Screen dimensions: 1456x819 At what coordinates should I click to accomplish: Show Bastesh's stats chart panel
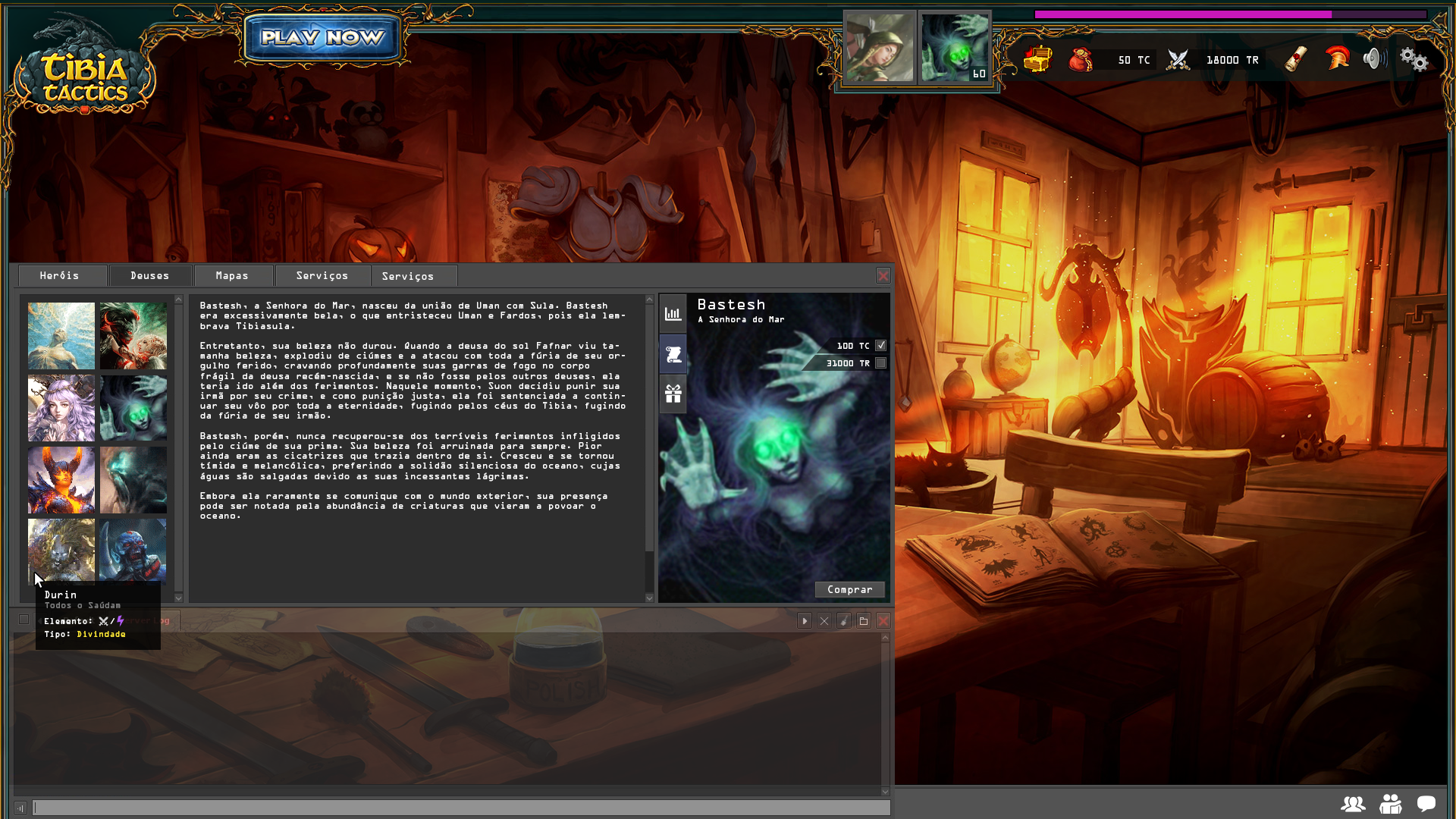(673, 314)
